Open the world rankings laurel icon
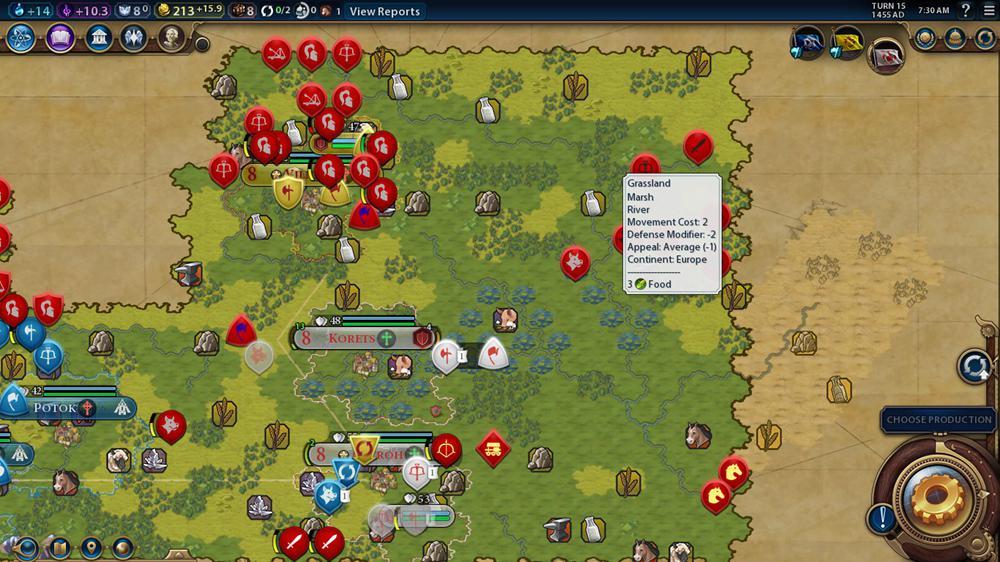 pyautogui.click(x=925, y=38)
